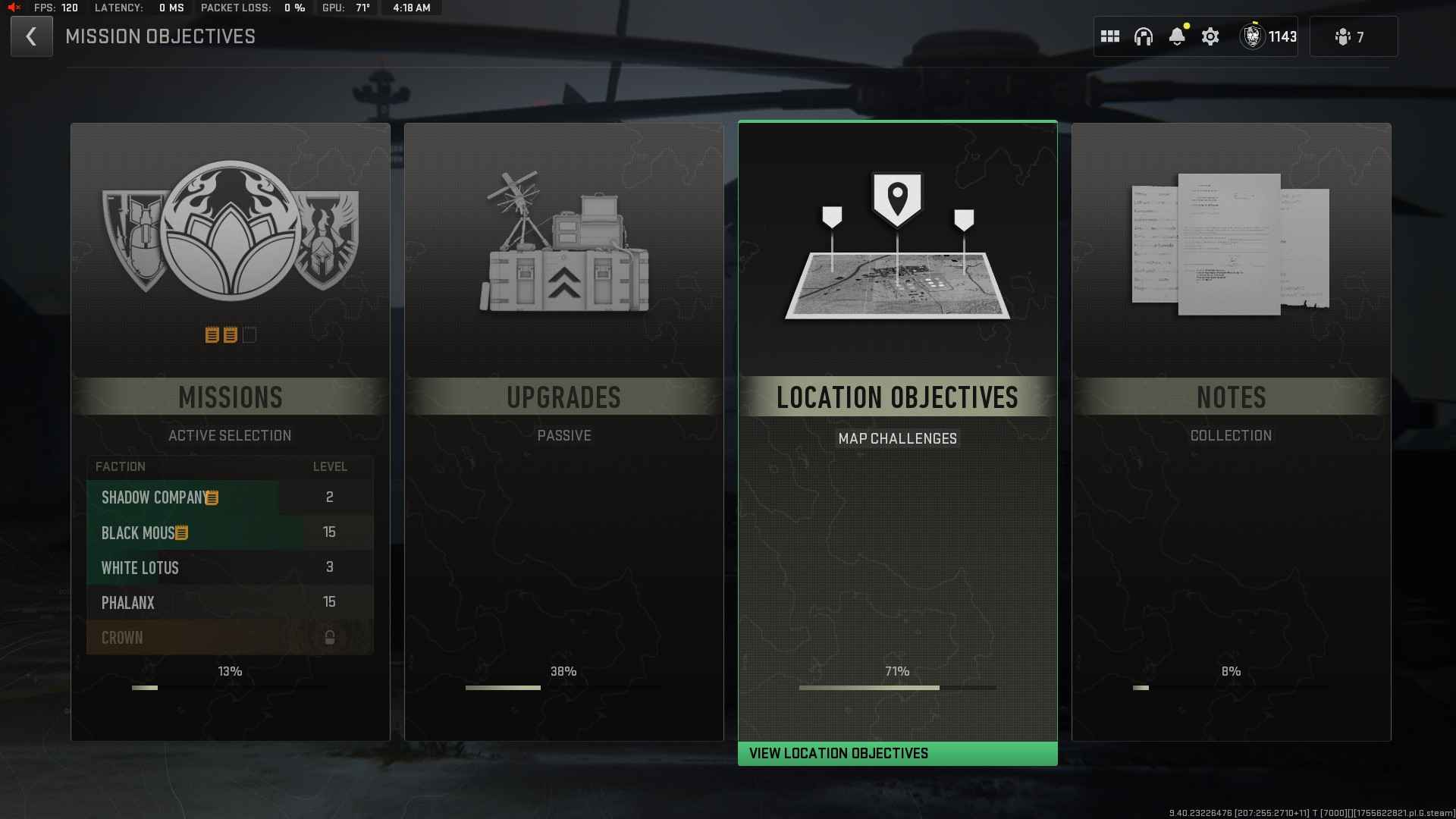The width and height of the screenshot is (1456, 819).
Task: Open the channels grid icon
Action: [x=1110, y=36]
